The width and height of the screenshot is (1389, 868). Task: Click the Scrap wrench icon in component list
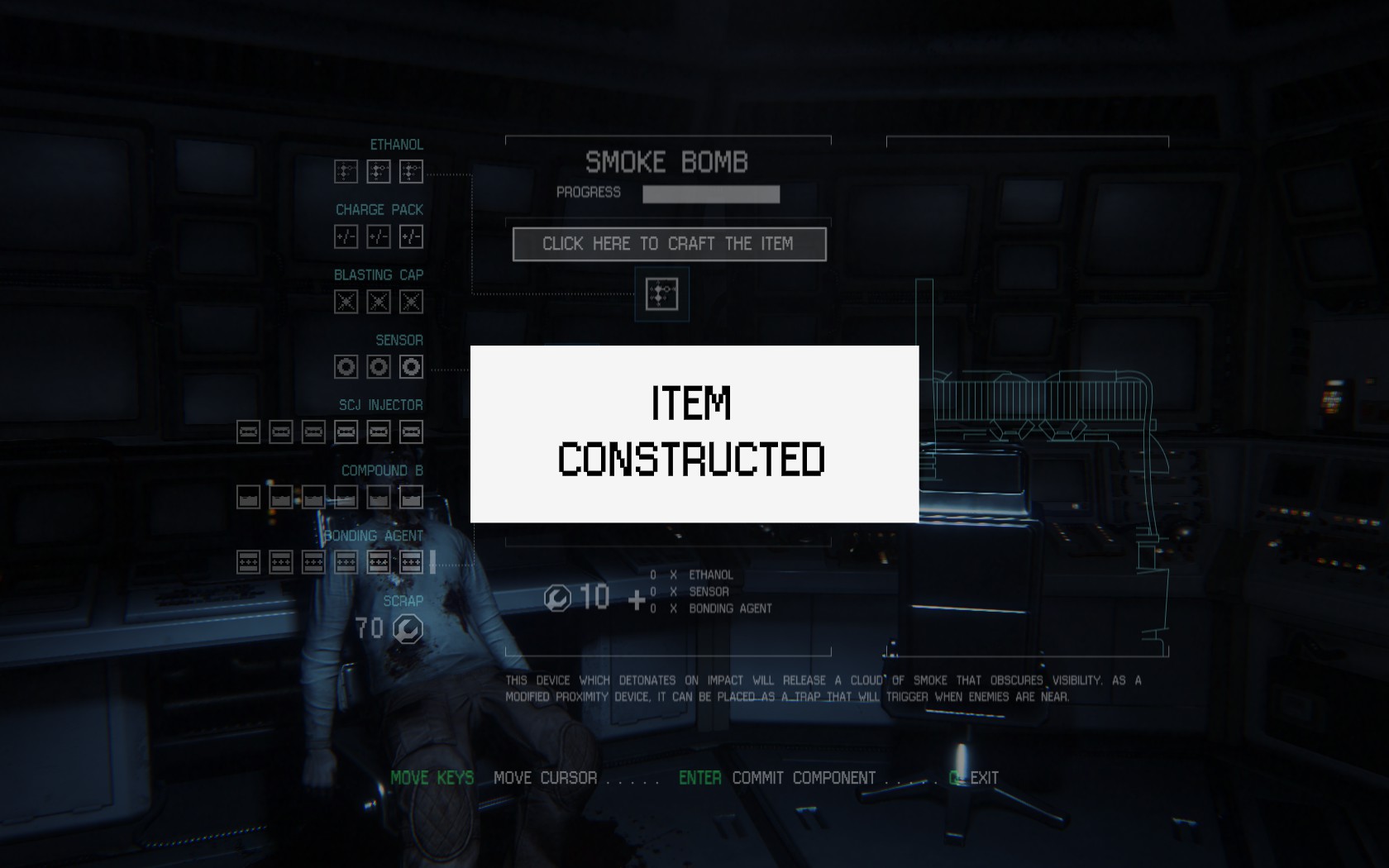(408, 629)
